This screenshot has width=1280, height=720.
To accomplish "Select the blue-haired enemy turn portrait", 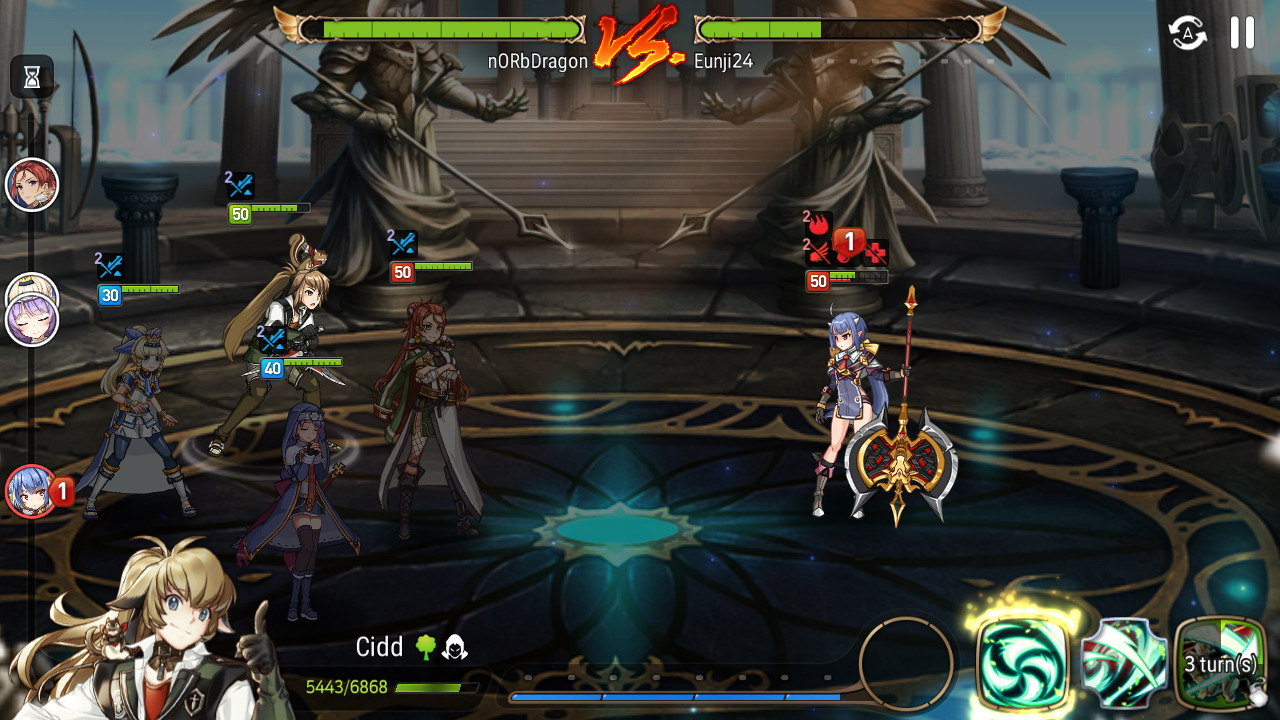I will pyautogui.click(x=32, y=491).
